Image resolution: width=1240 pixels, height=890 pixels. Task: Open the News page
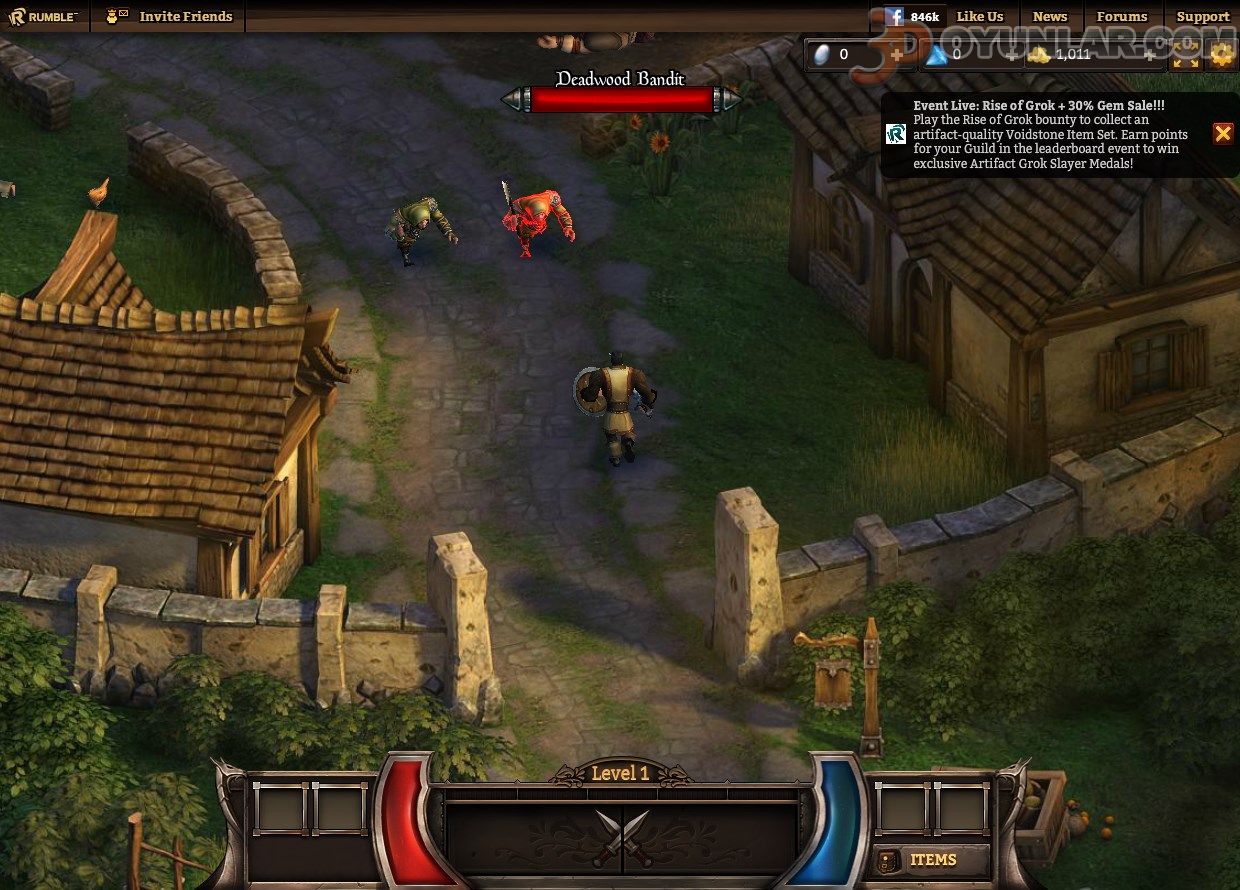pos(1049,16)
